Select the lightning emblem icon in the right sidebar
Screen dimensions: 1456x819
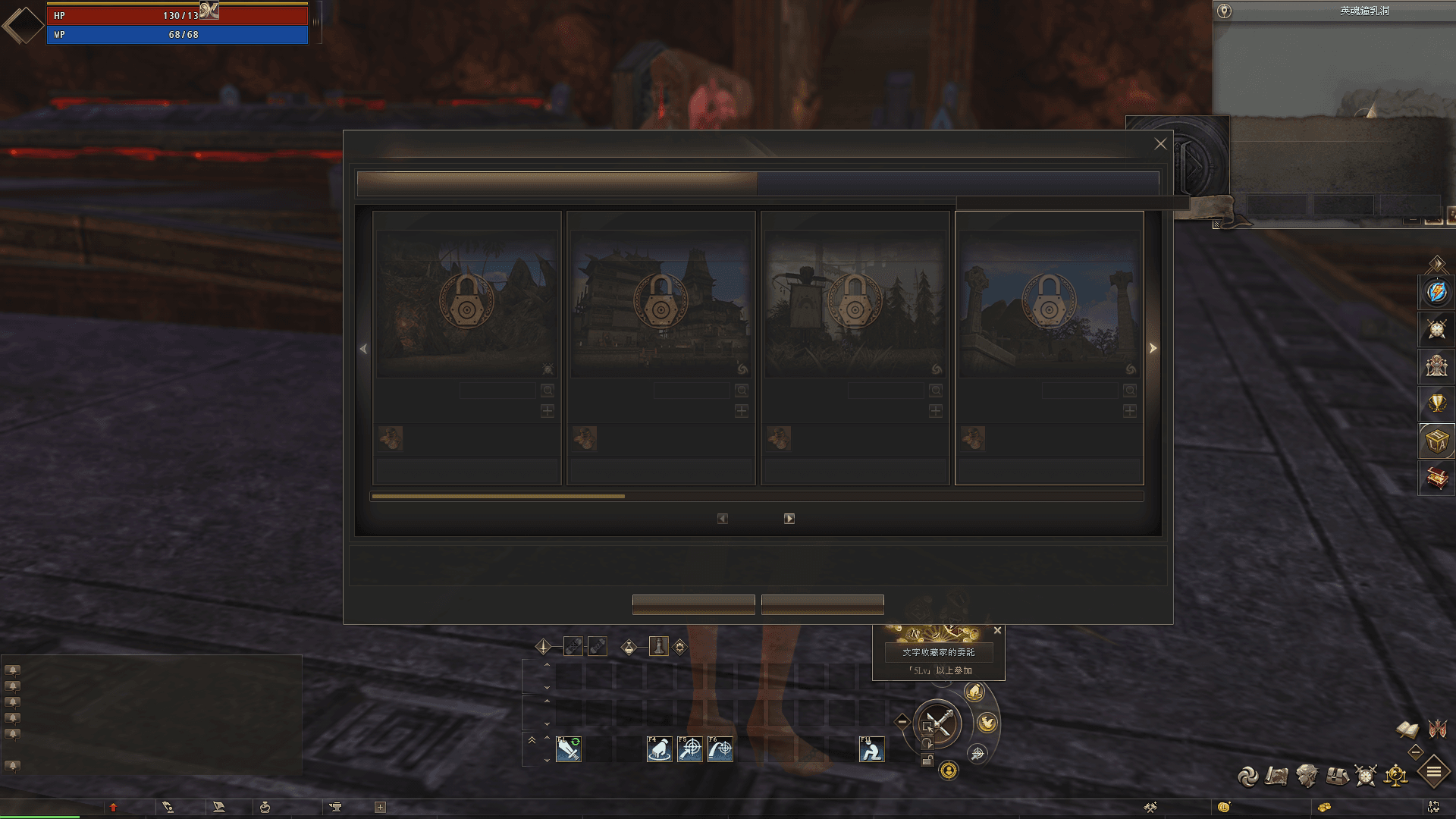pyautogui.click(x=1437, y=292)
